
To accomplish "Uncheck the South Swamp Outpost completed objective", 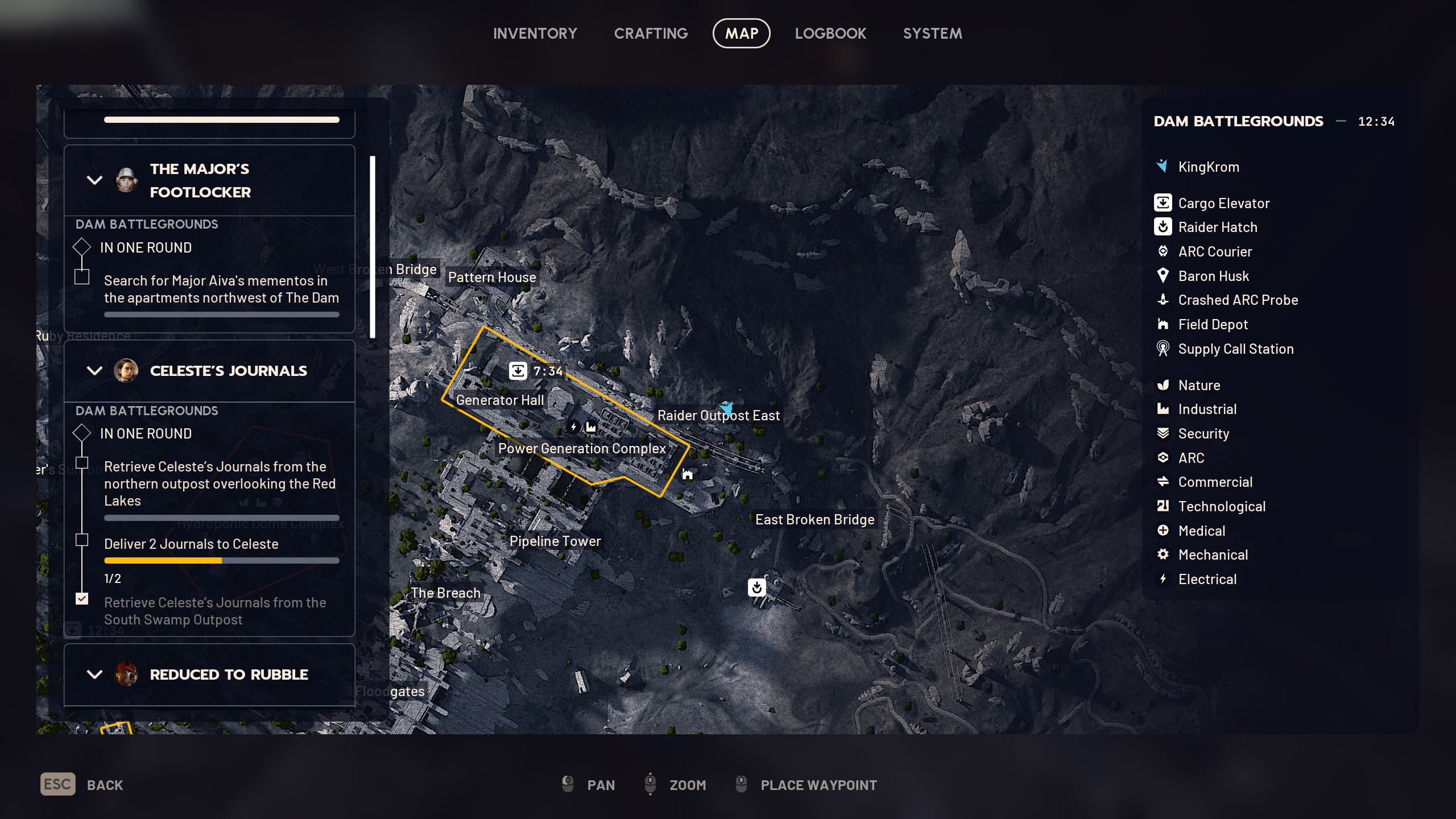I will point(82,599).
